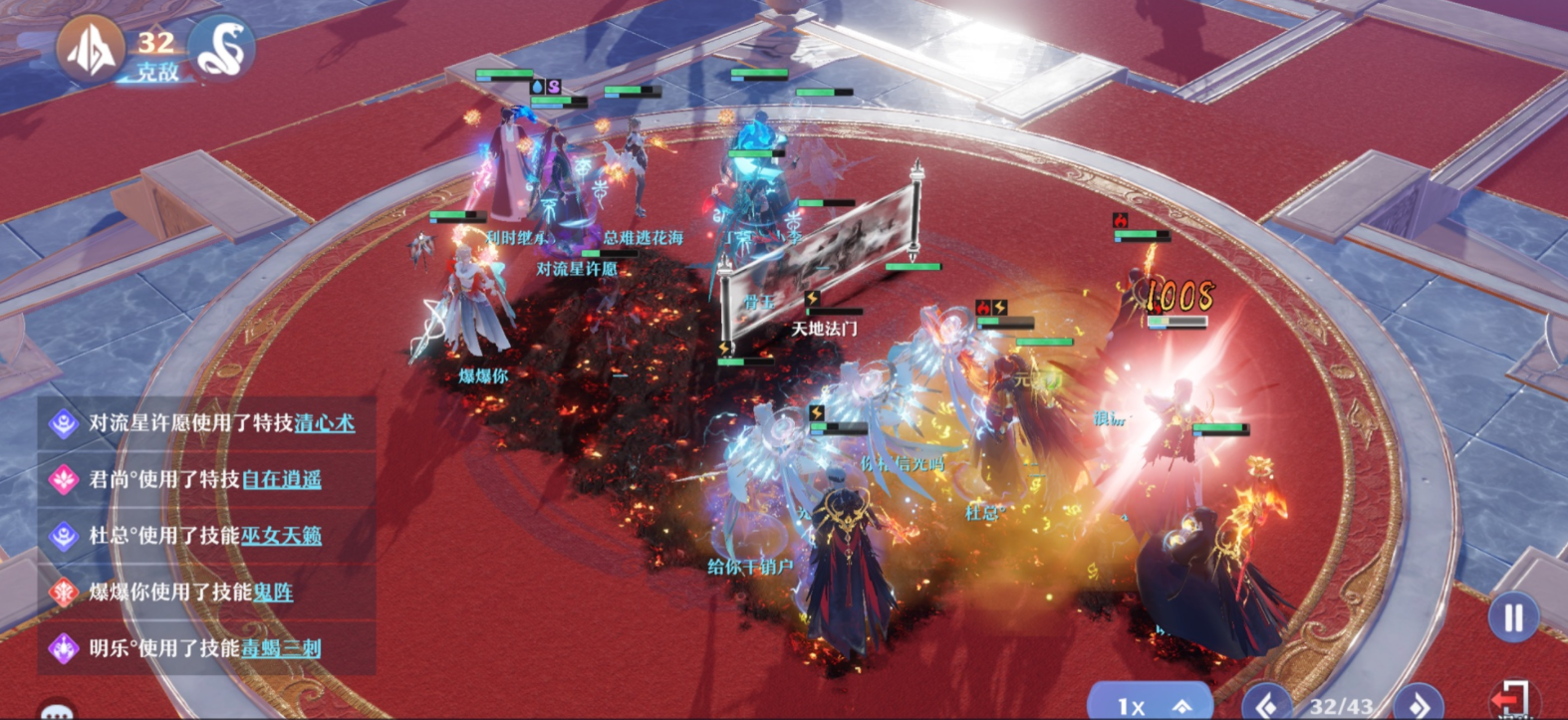This screenshot has height=720, width=1568.
Task: Go to the previous round
Action: click(x=1267, y=704)
